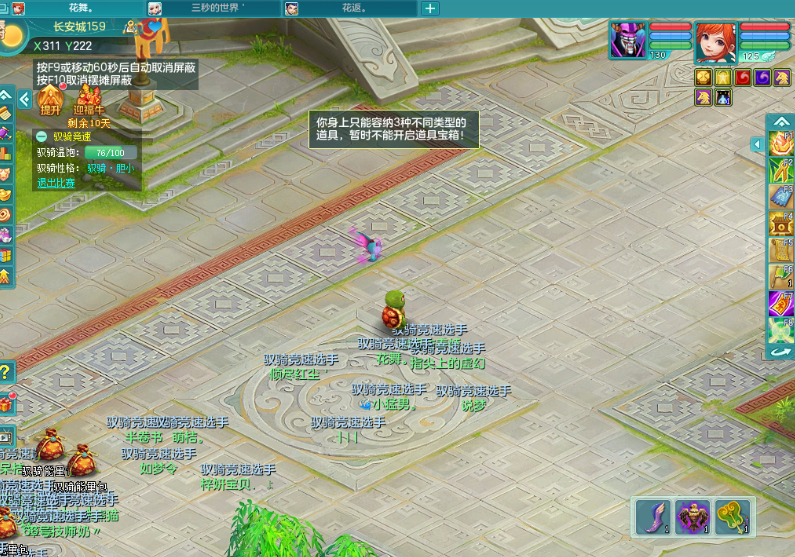Collapse the right skill bar with arrow
The width and height of the screenshot is (795, 557).
tap(757, 145)
